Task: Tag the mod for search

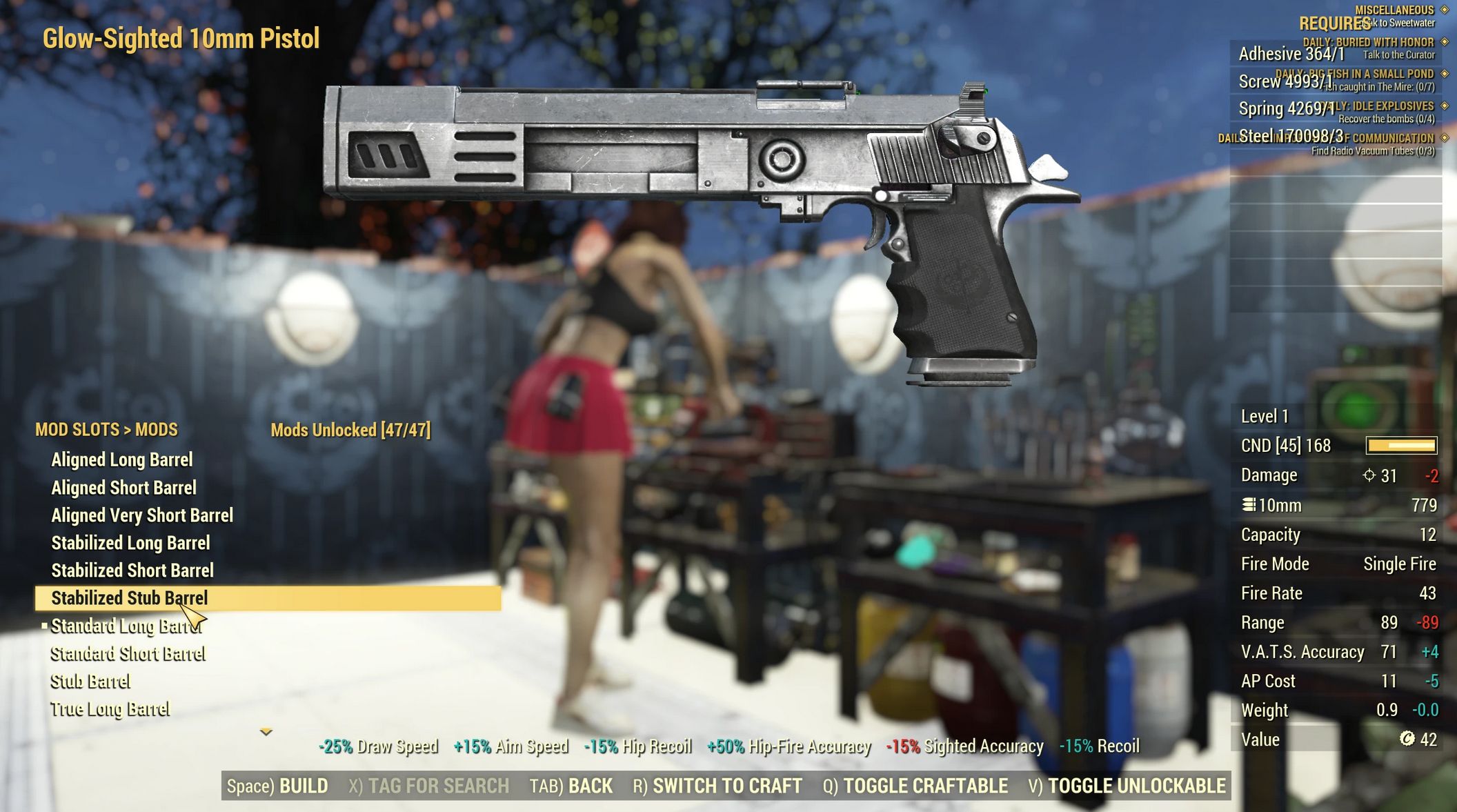Action: [428, 786]
